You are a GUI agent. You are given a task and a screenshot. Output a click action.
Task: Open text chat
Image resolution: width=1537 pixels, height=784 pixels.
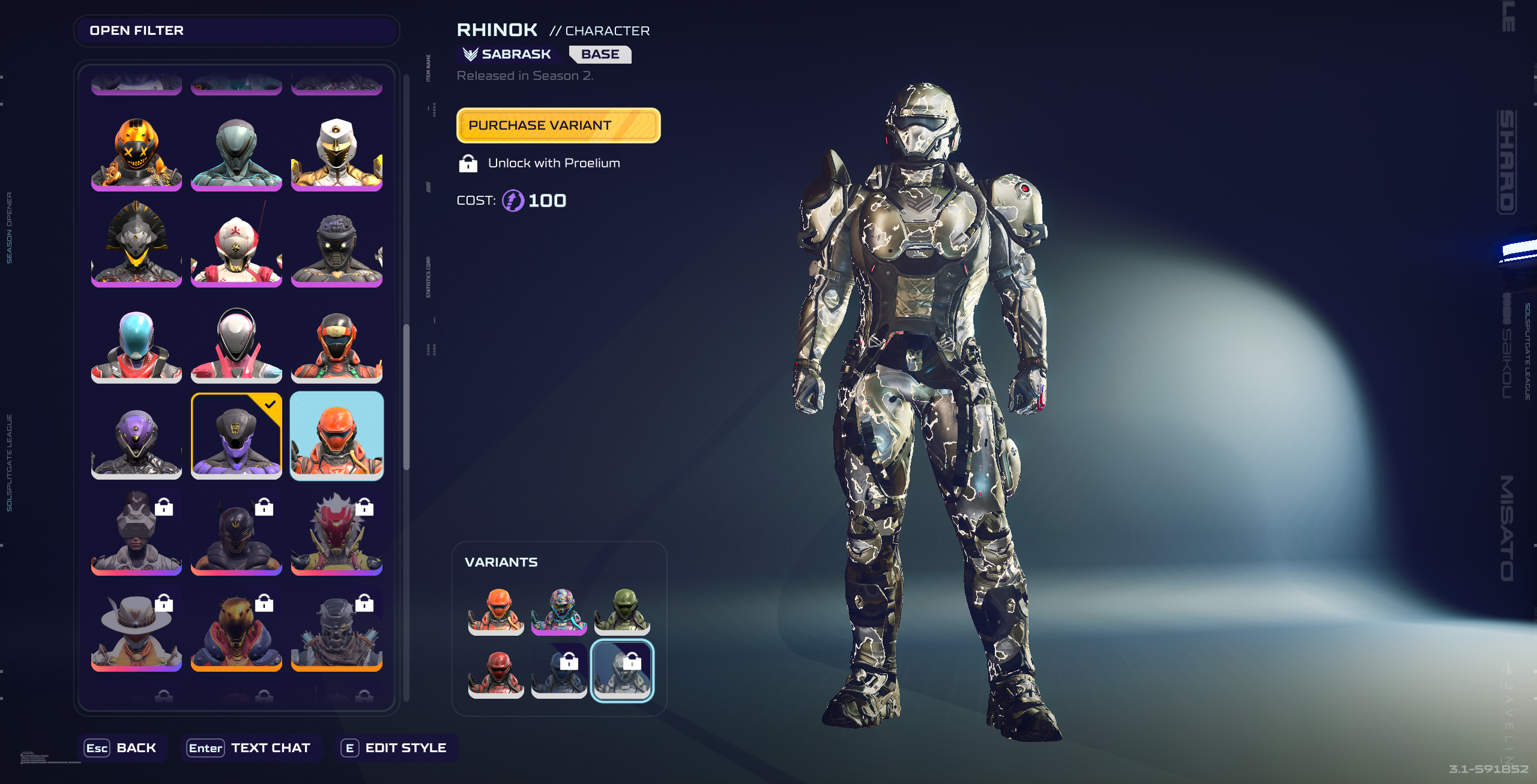tap(250, 748)
